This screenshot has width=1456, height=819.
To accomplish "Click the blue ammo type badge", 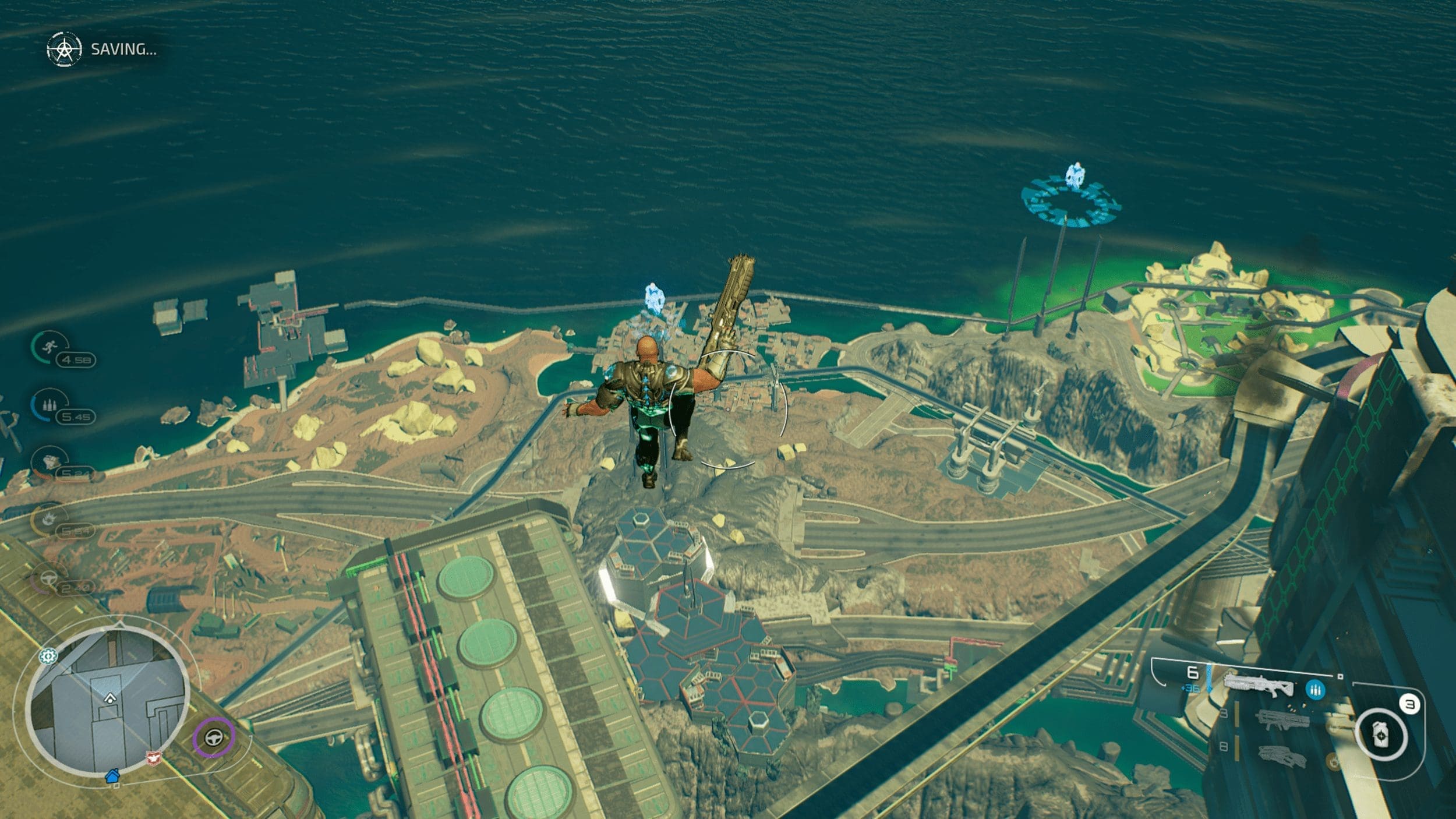I will click(1314, 690).
